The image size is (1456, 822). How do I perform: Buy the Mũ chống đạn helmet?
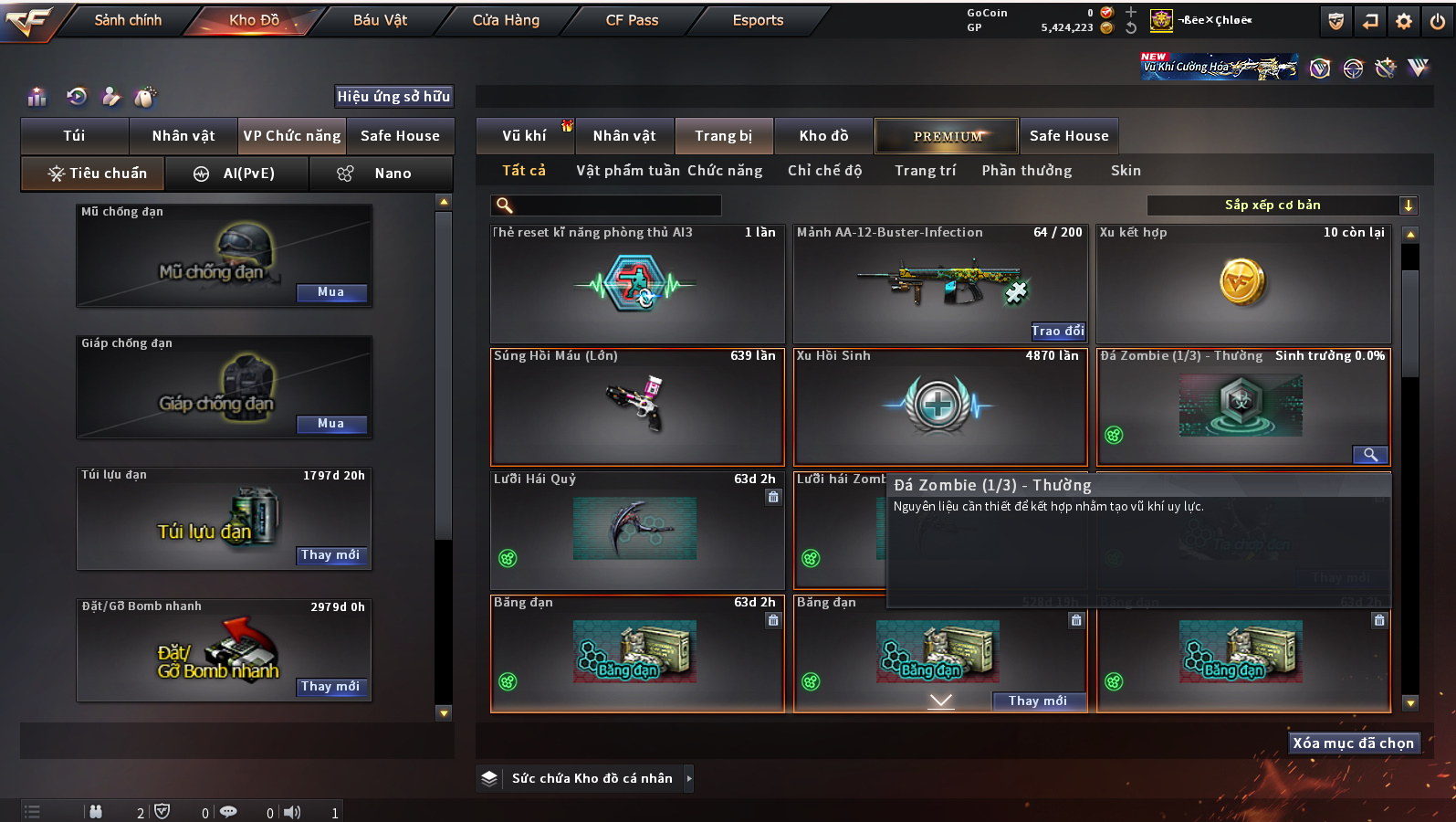pos(330,292)
